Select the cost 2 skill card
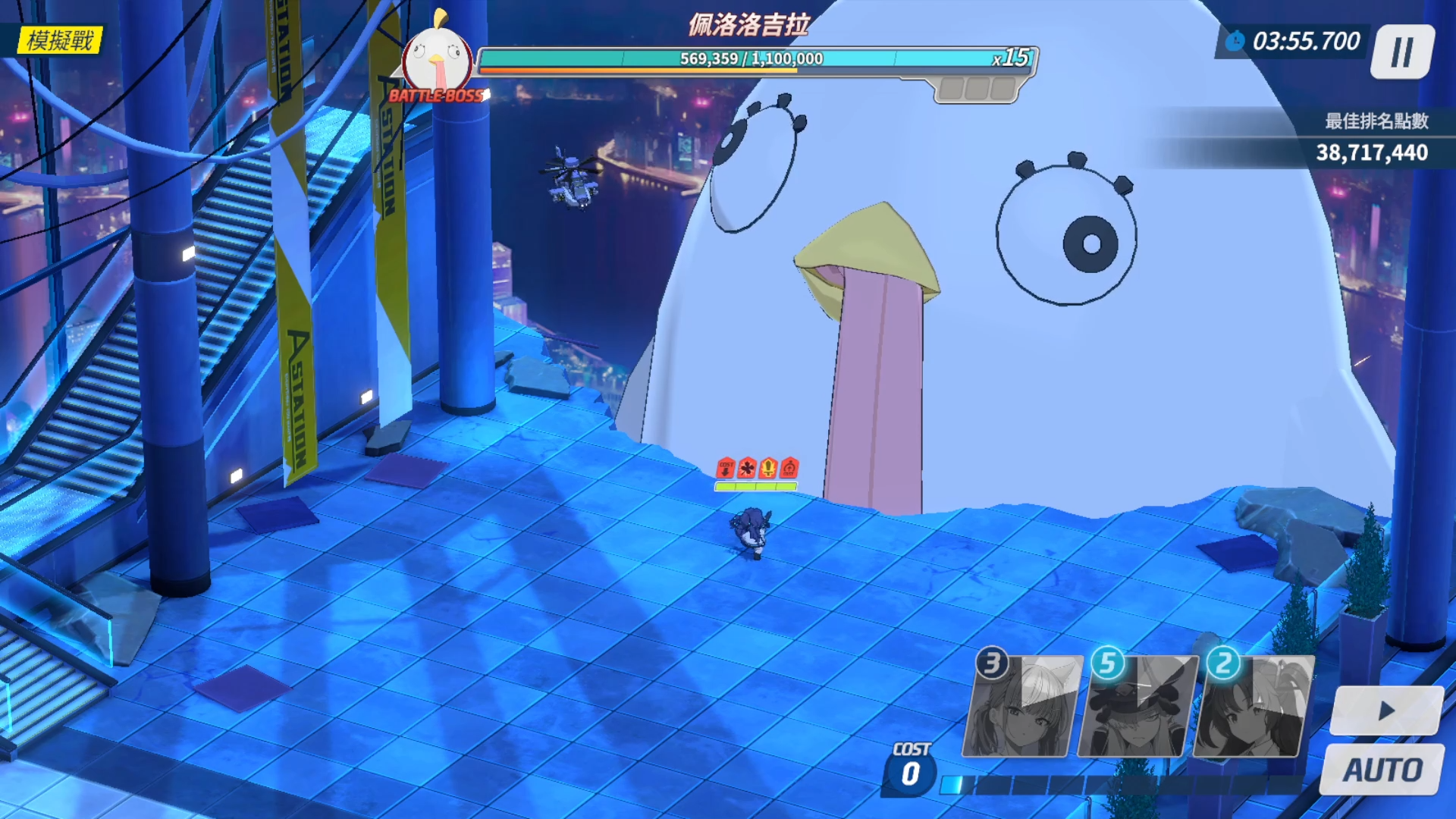 1254,707
